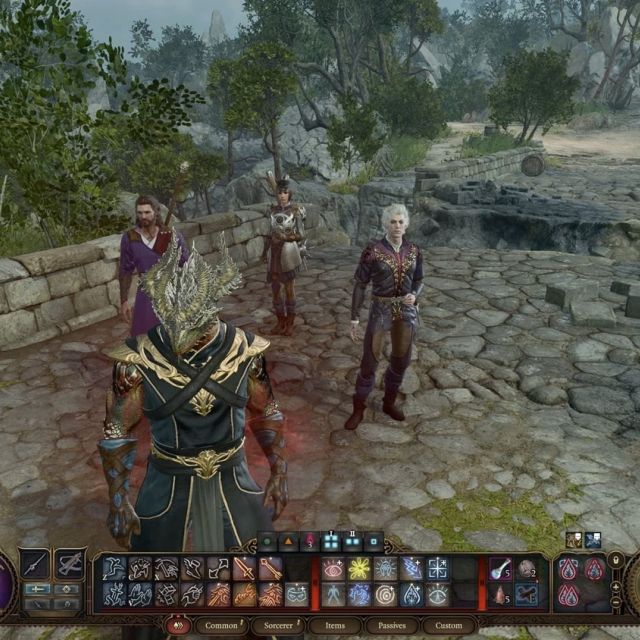Use the blue potion flask item
The height and width of the screenshot is (640, 640).
tap(500, 569)
